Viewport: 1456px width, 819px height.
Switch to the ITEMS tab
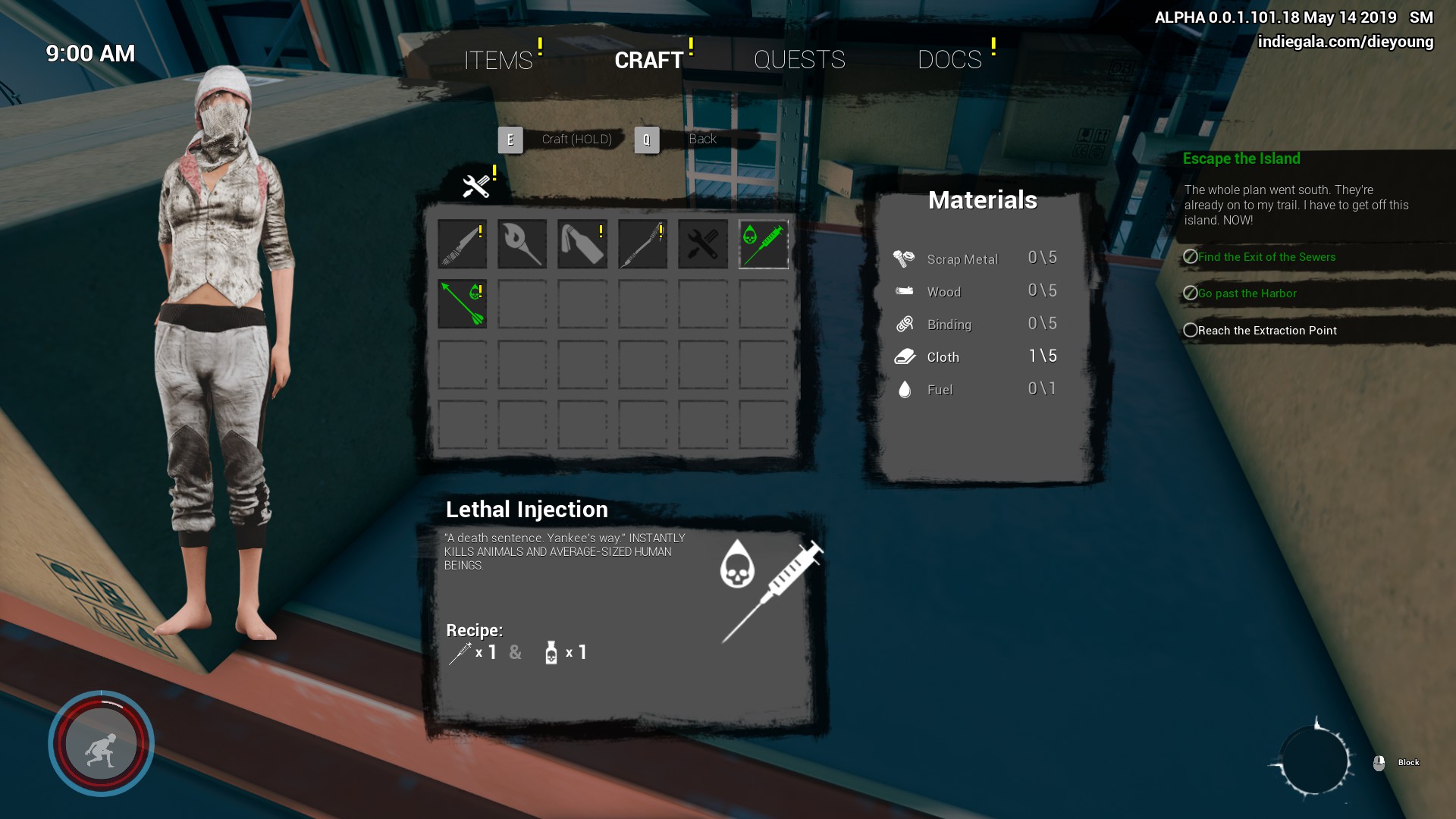coord(498,60)
